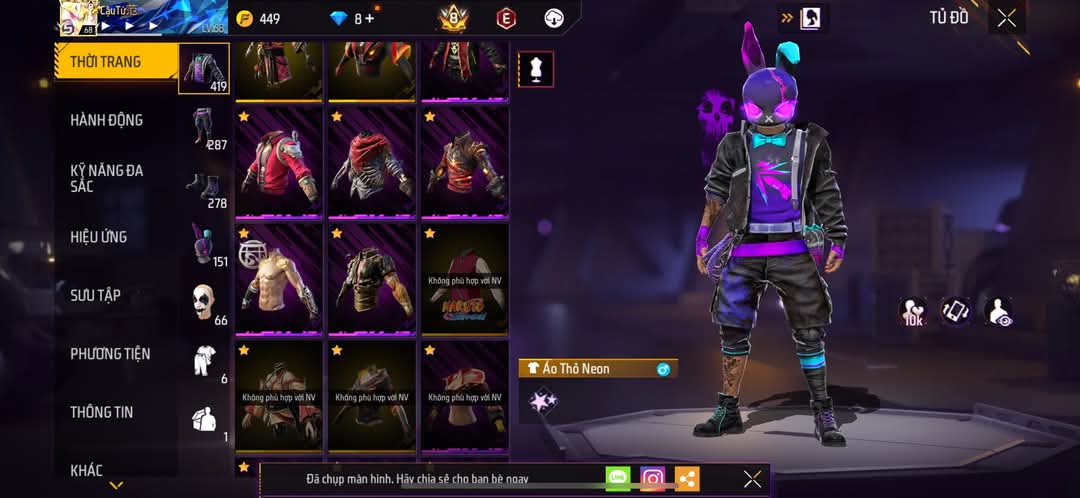Choose the pants subcategory with 287 items

coord(205,128)
